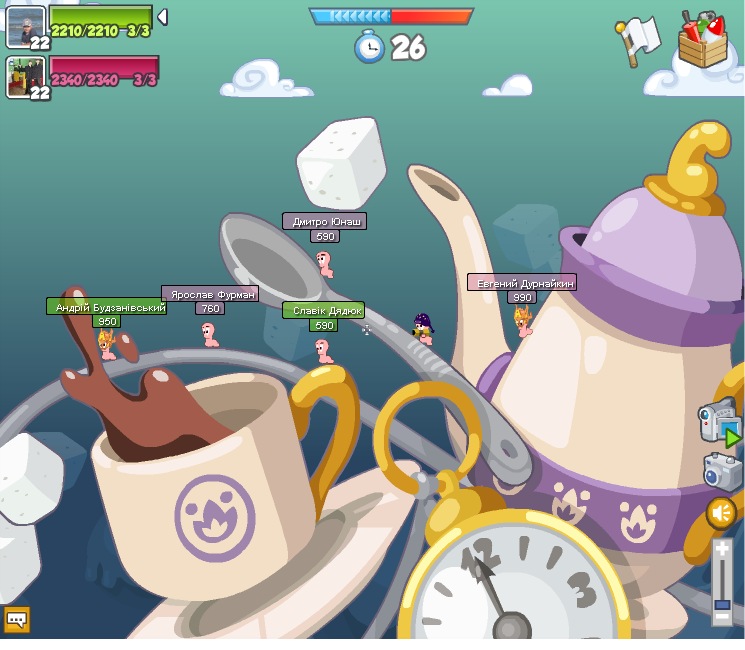The image size is (745, 650).
Task: Take a screenshot with the photo camera
Action: coord(721,472)
